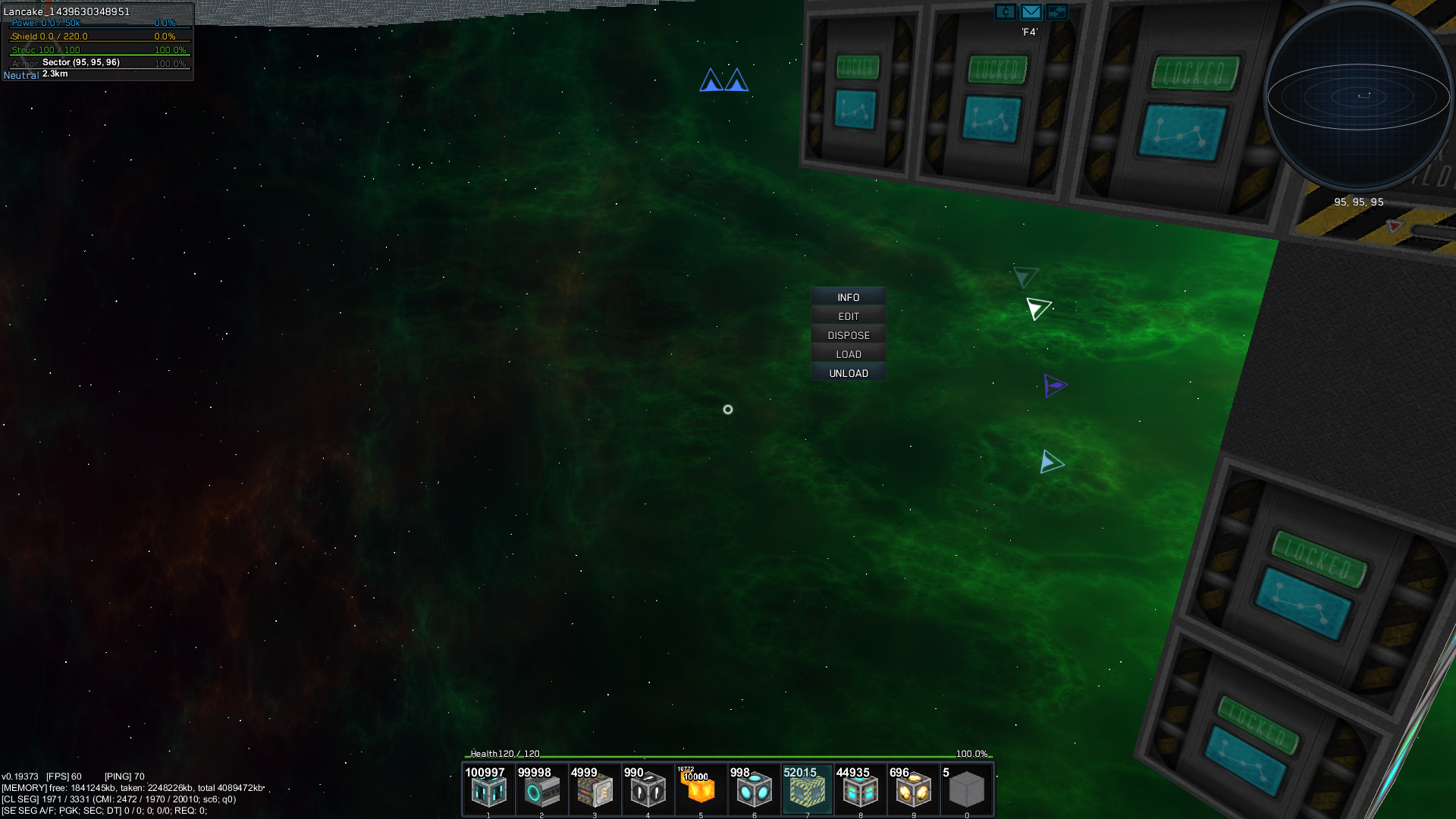Select the grey hull block slot
This screenshot has height=819, width=1456.
pos(966,790)
